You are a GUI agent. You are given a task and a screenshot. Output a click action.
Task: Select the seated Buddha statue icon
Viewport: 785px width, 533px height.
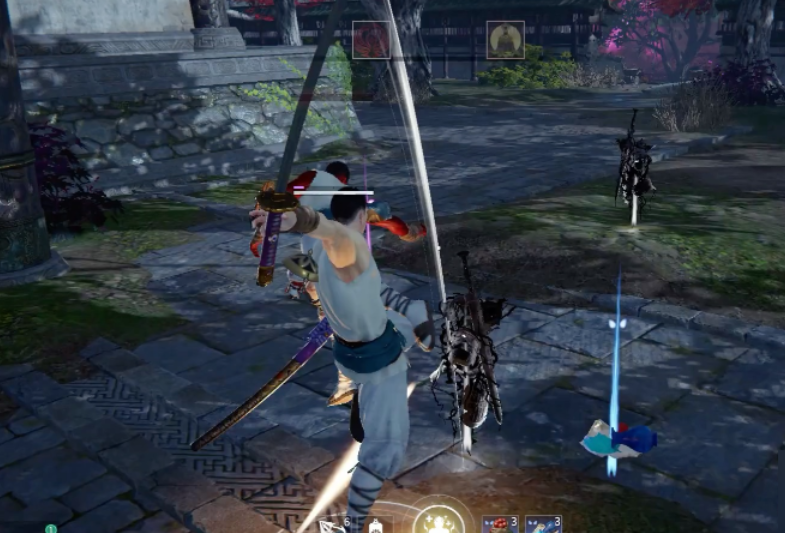click(x=505, y=40)
